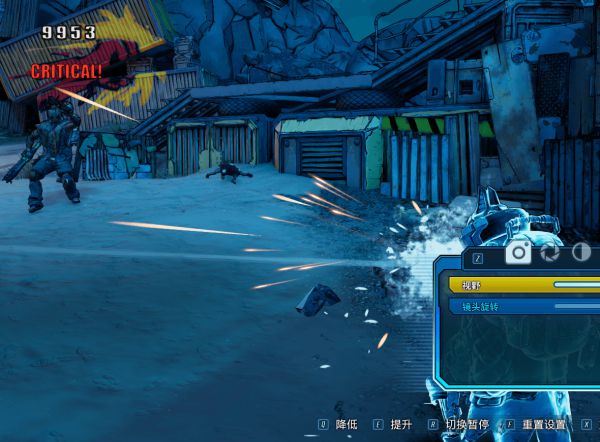This screenshot has width=600, height=442.
Task: Select the camera tab in photo mode
Action: (x=517, y=253)
